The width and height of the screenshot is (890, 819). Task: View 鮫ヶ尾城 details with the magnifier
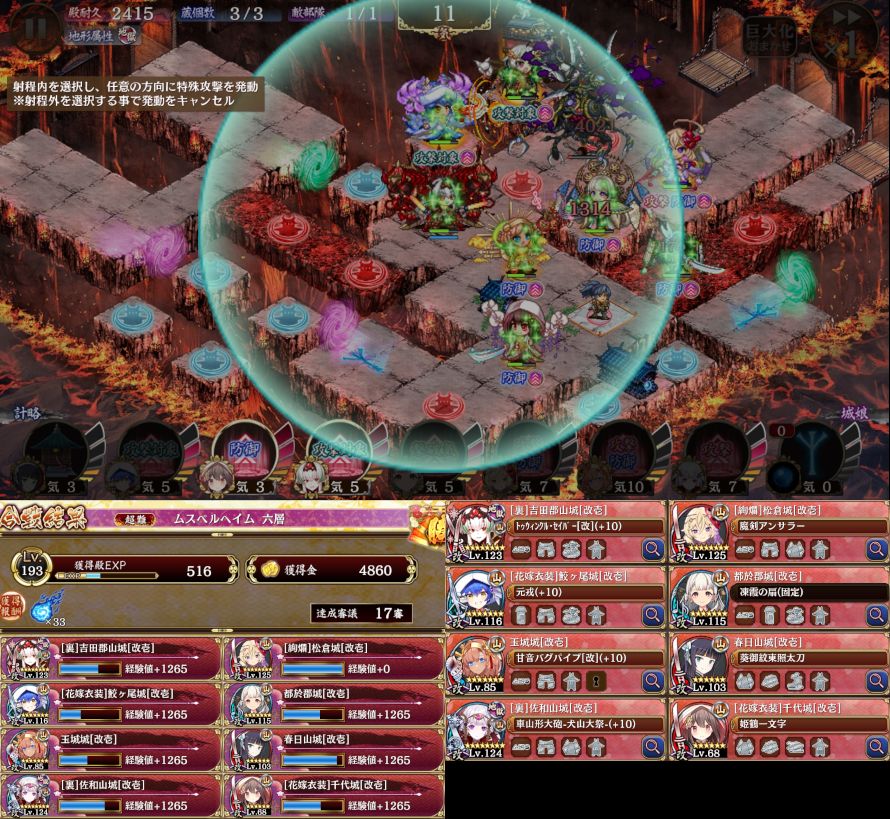tap(653, 615)
